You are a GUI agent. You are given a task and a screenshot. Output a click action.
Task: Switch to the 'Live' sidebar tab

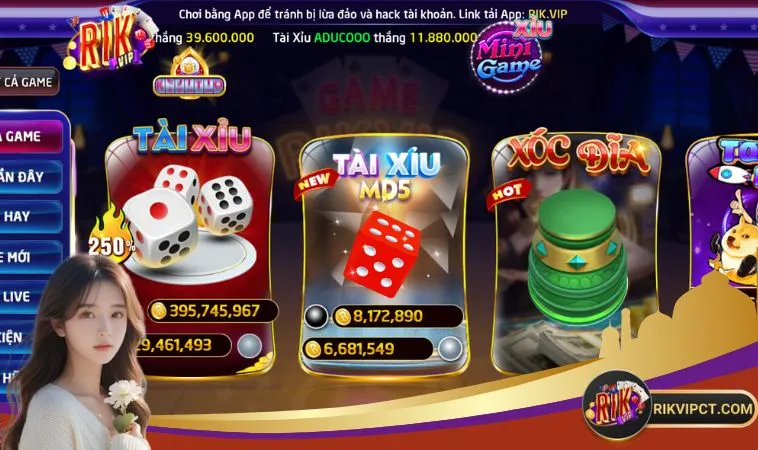[25, 297]
